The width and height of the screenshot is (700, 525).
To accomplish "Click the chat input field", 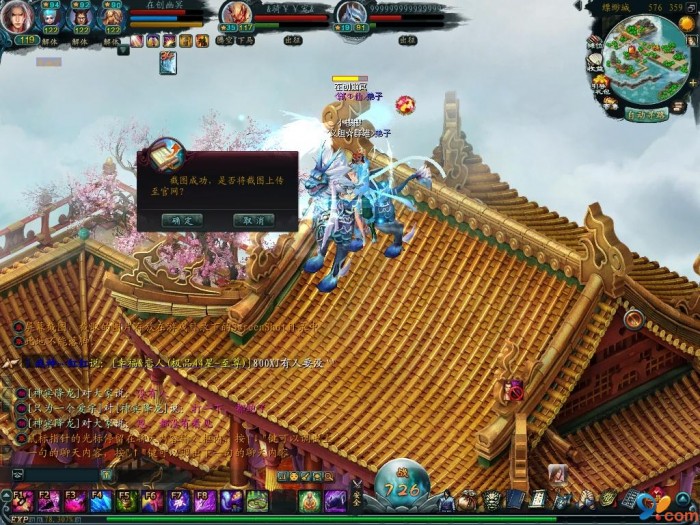I will (60, 475).
